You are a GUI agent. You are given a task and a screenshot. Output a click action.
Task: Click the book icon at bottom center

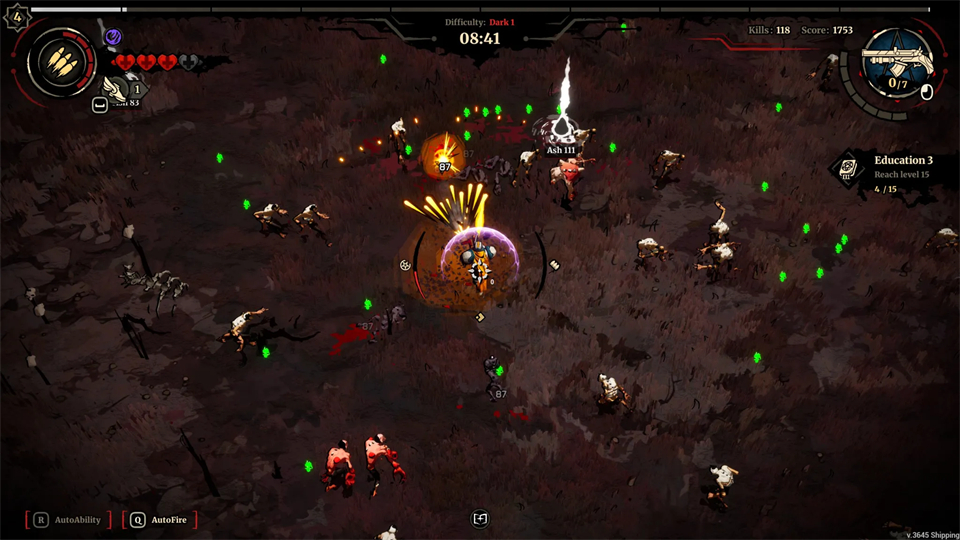coord(480,518)
